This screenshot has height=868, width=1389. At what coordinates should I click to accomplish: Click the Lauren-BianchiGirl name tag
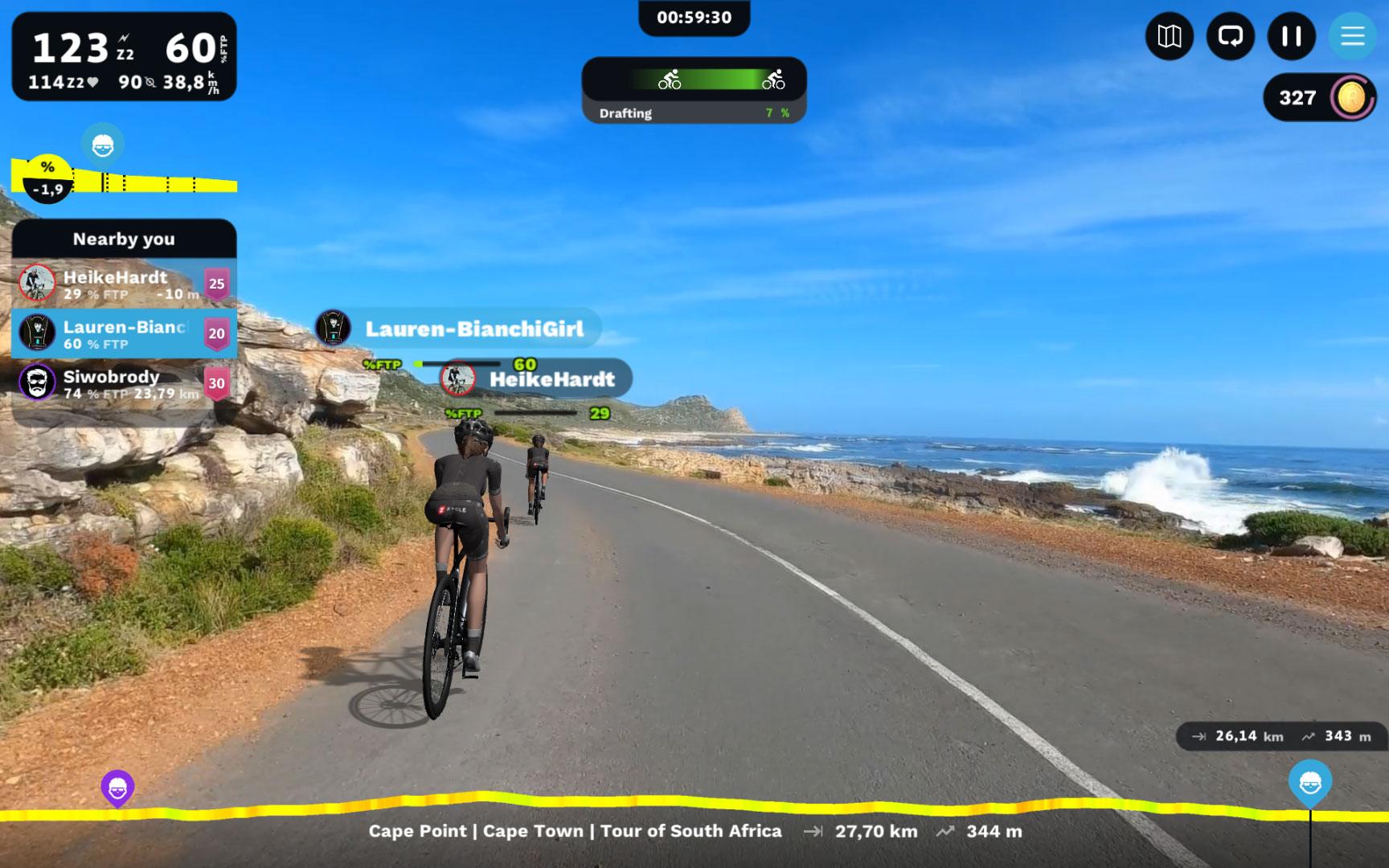coord(458,329)
